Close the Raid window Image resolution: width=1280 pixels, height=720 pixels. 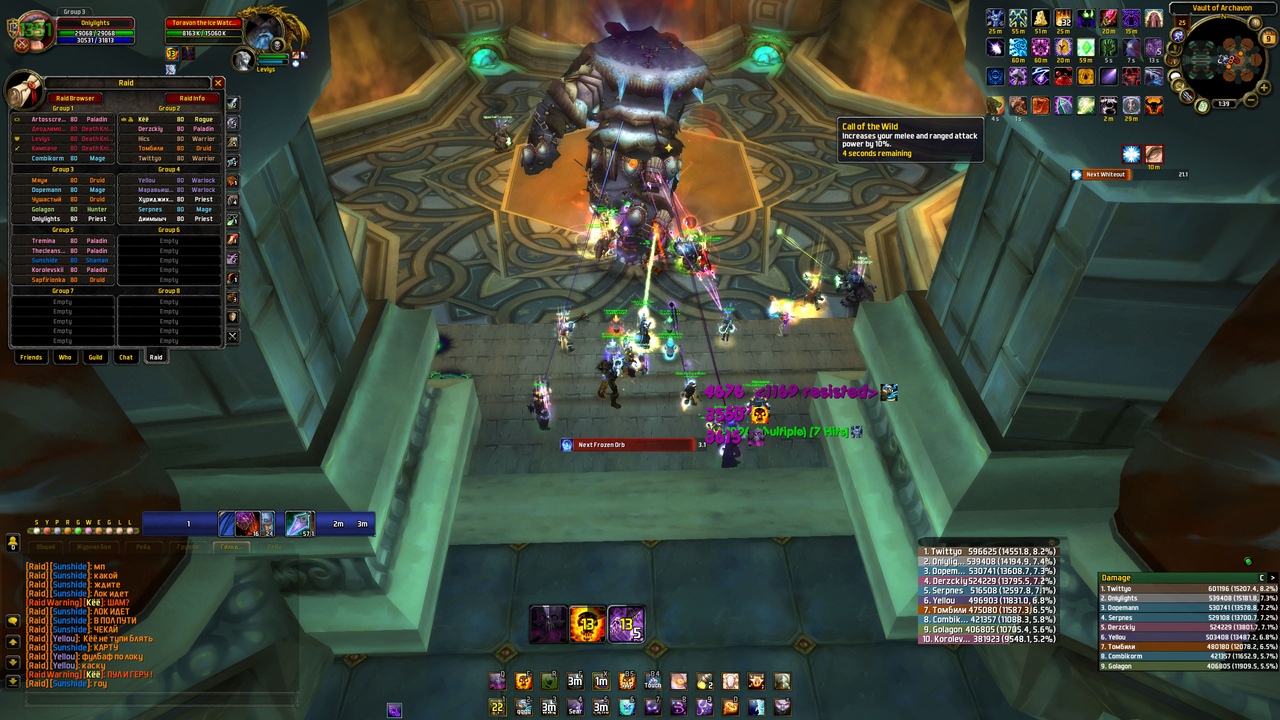(218, 83)
